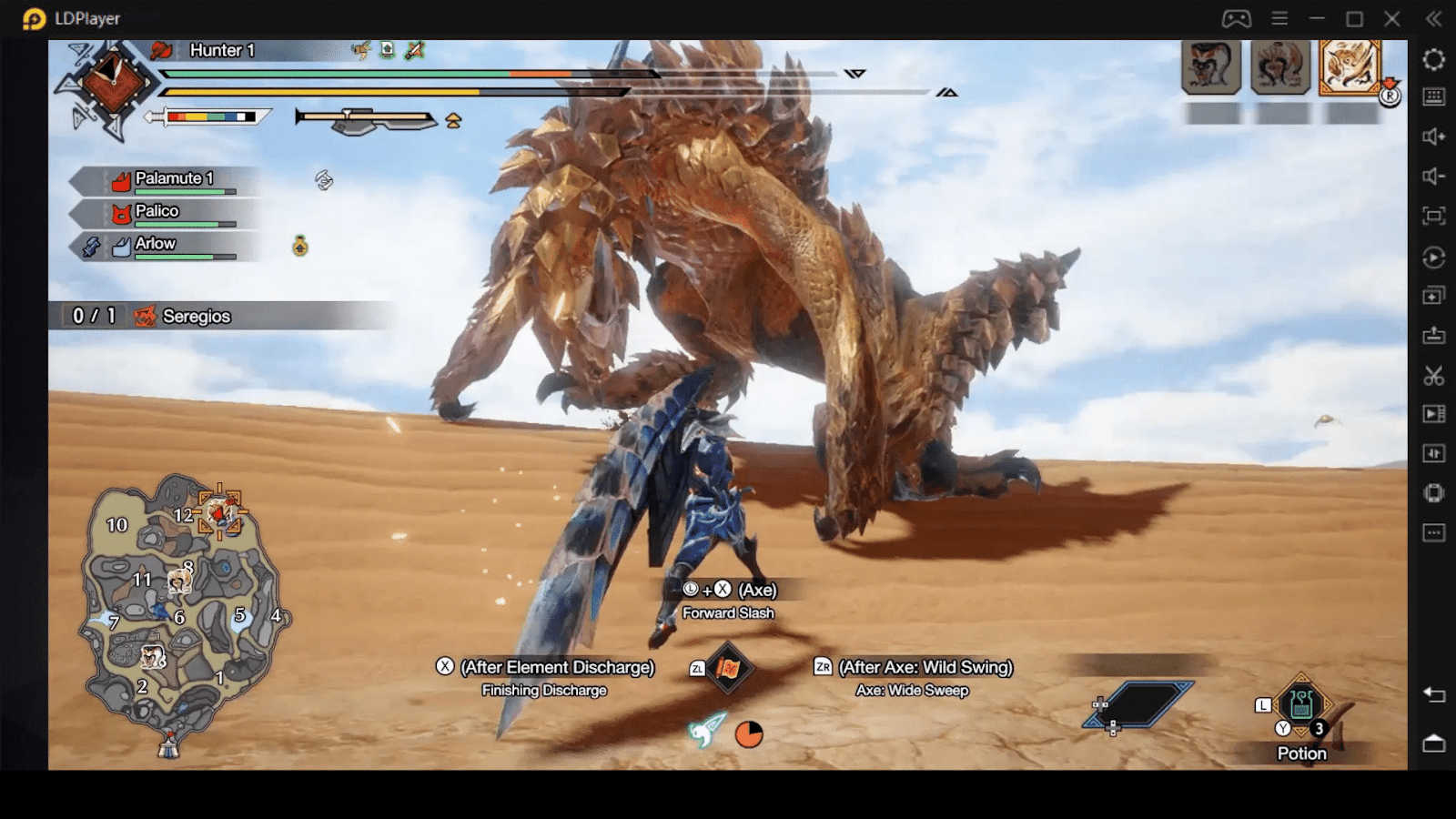
Task: Click the Wirebug icon
Action: pos(706,730)
